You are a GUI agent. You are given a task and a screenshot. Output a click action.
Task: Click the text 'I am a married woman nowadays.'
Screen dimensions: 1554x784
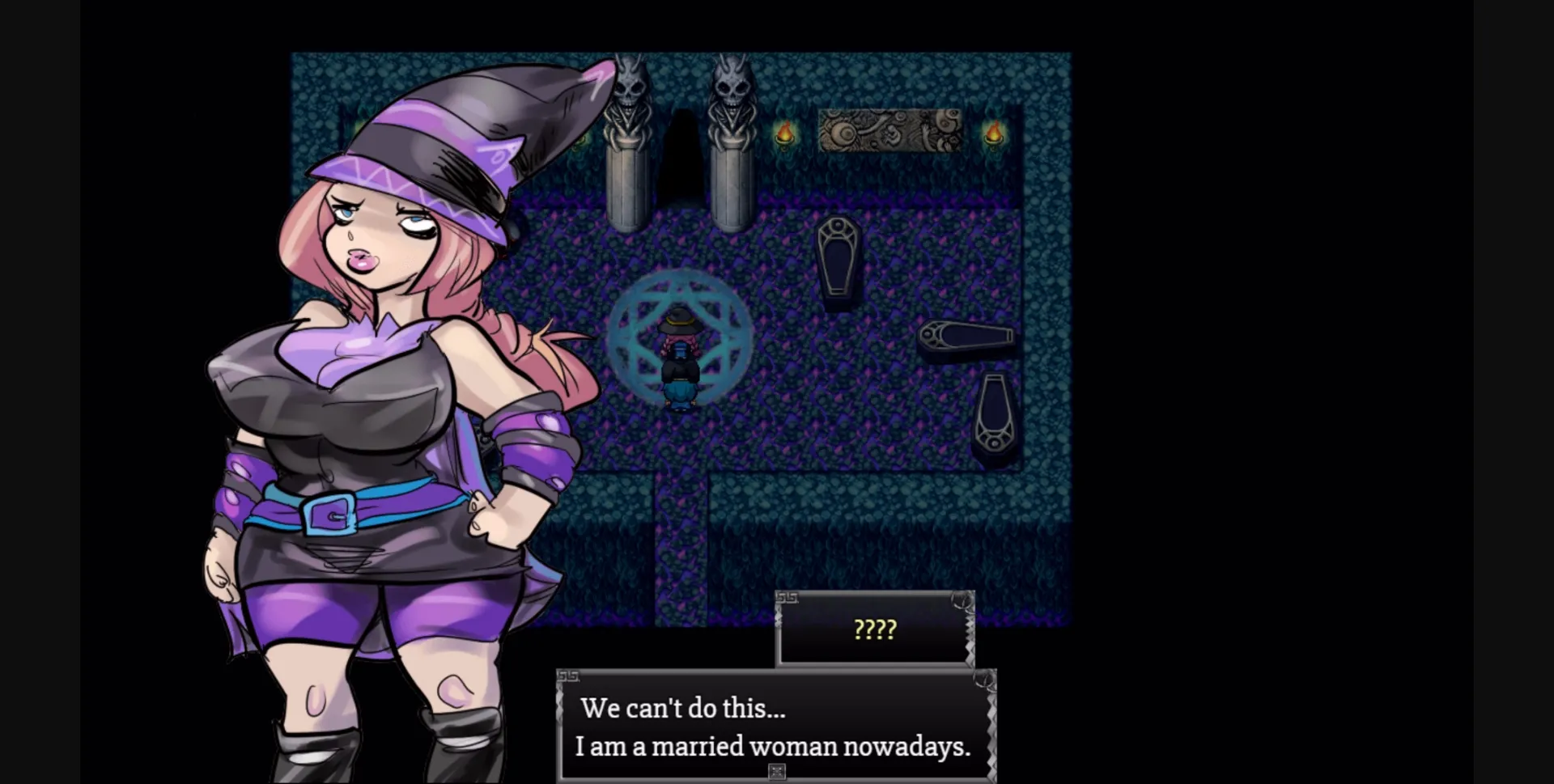click(773, 747)
